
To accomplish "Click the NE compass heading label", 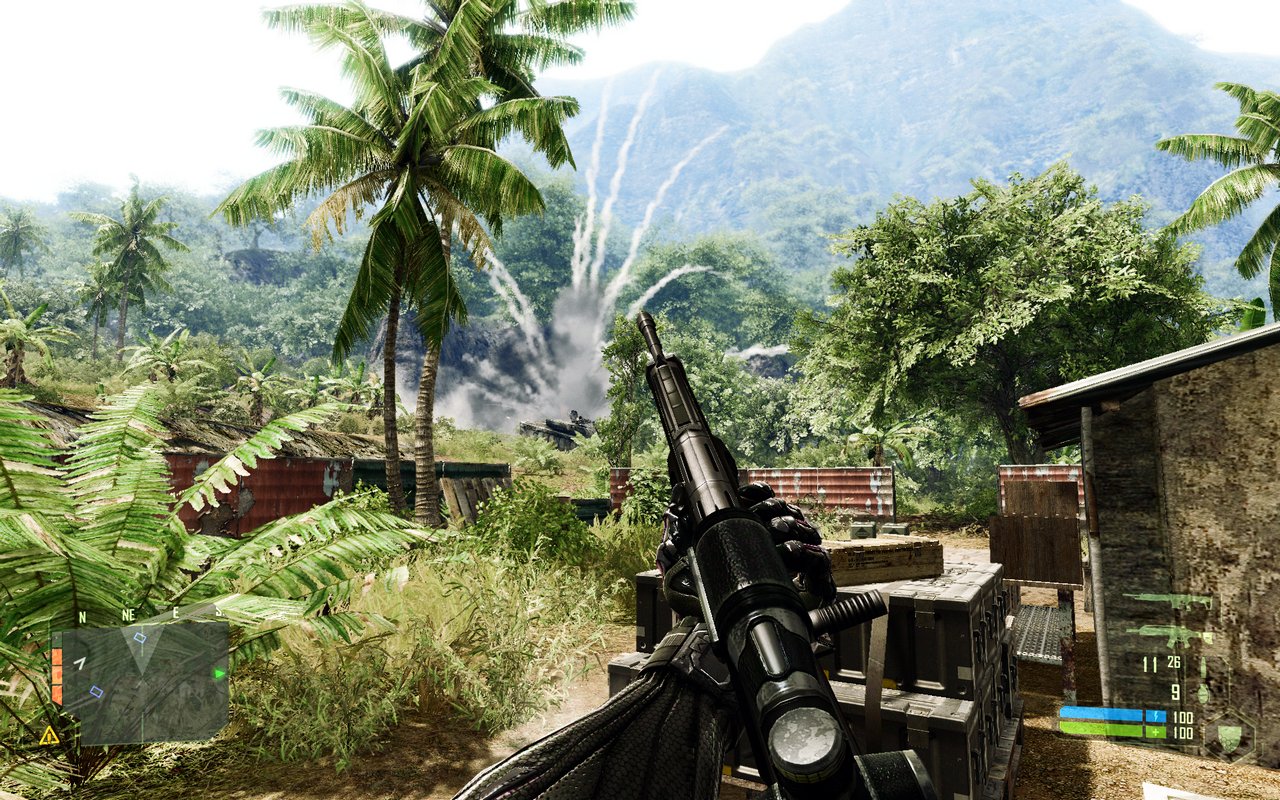I will pos(128,614).
